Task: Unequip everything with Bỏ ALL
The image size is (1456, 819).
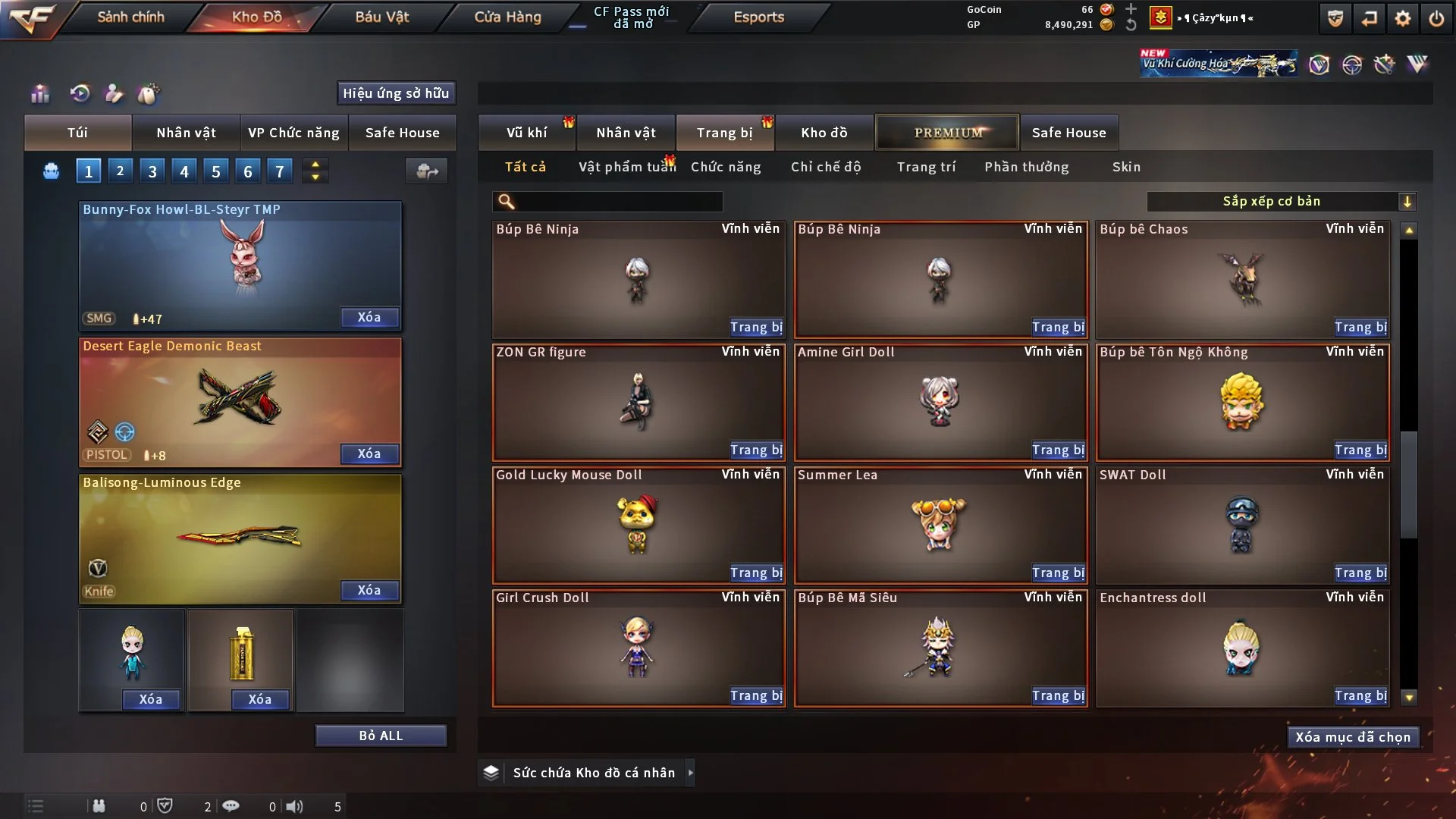Action: coord(381,736)
